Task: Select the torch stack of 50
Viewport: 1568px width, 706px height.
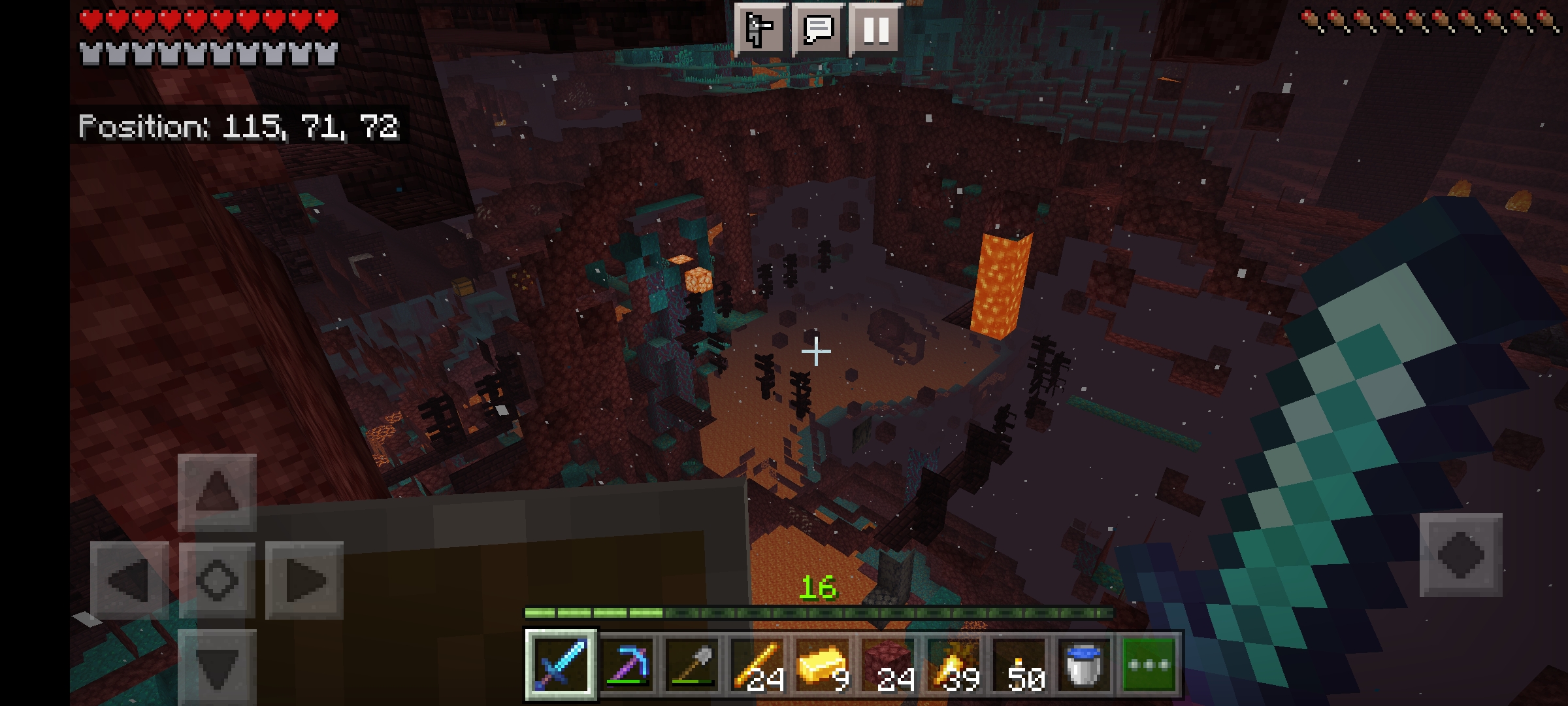Action: pos(1018,664)
